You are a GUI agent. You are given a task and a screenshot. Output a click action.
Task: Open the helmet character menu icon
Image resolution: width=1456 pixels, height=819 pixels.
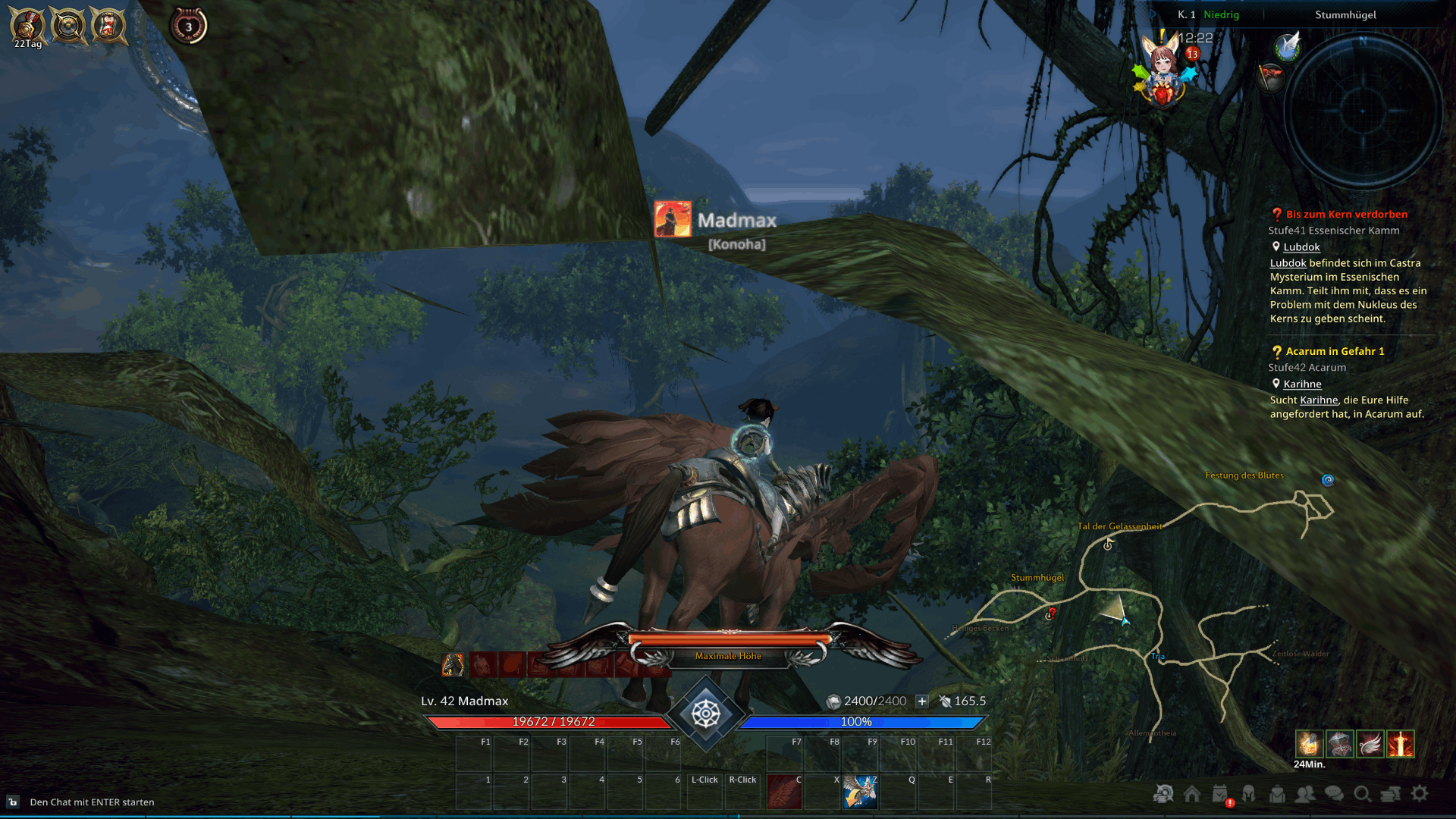(x=1248, y=793)
